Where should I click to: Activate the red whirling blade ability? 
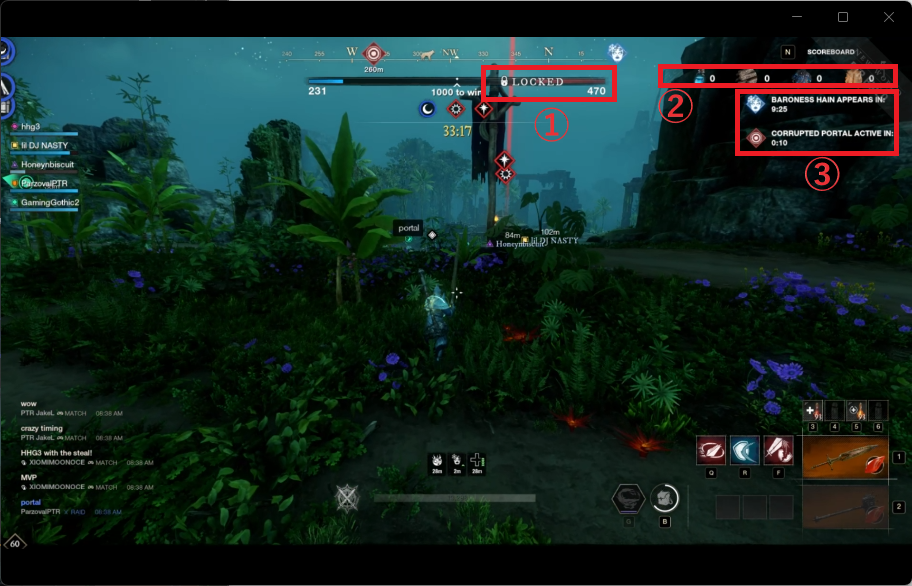711,451
